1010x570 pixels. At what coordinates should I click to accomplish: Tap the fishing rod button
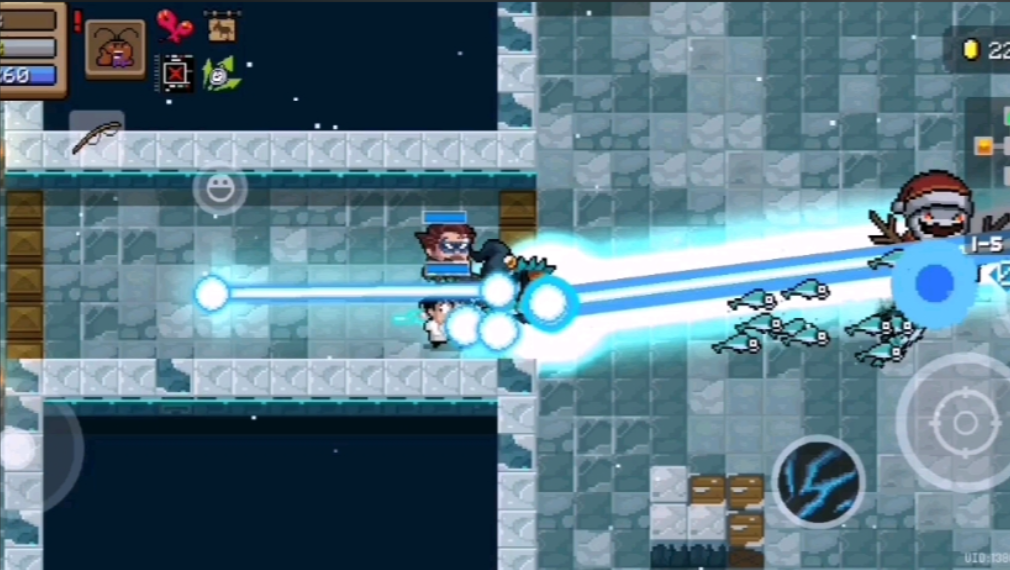coord(97,135)
